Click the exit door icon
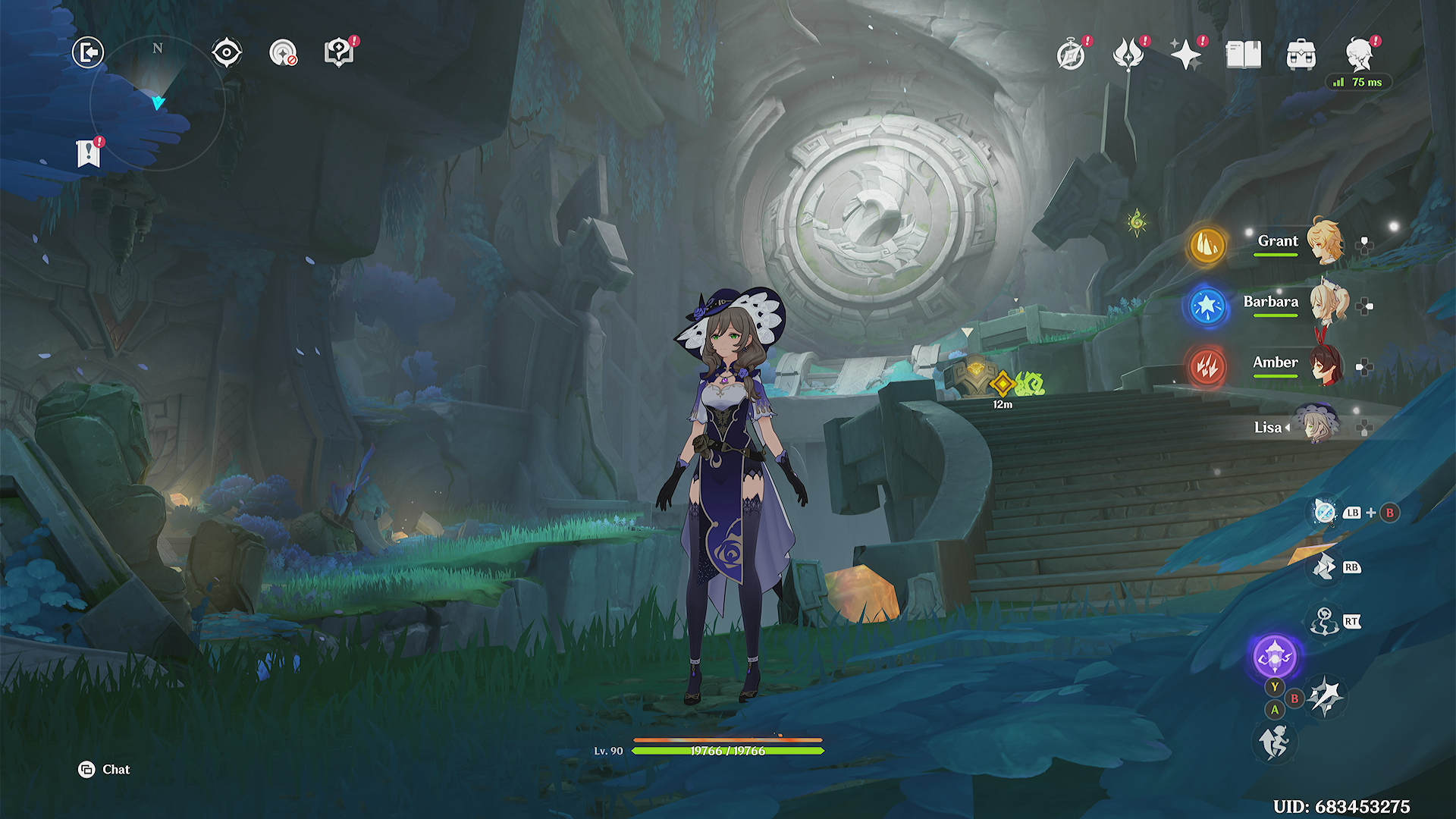 [88, 53]
